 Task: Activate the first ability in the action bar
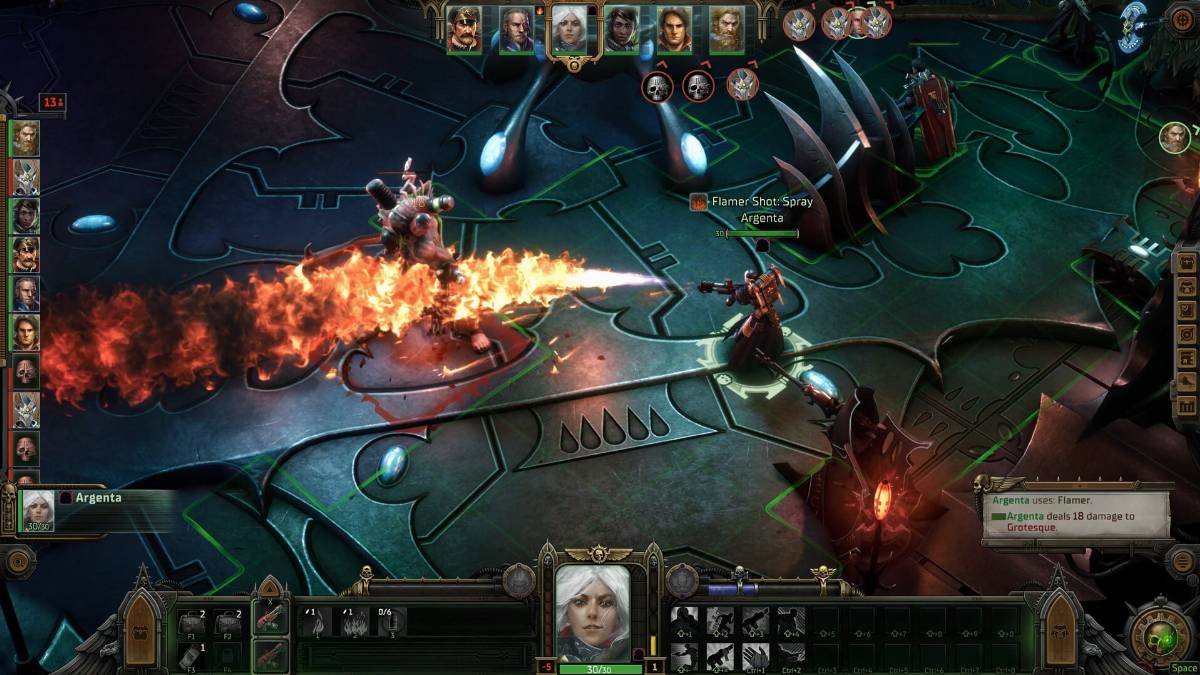pyautogui.click(x=686, y=622)
